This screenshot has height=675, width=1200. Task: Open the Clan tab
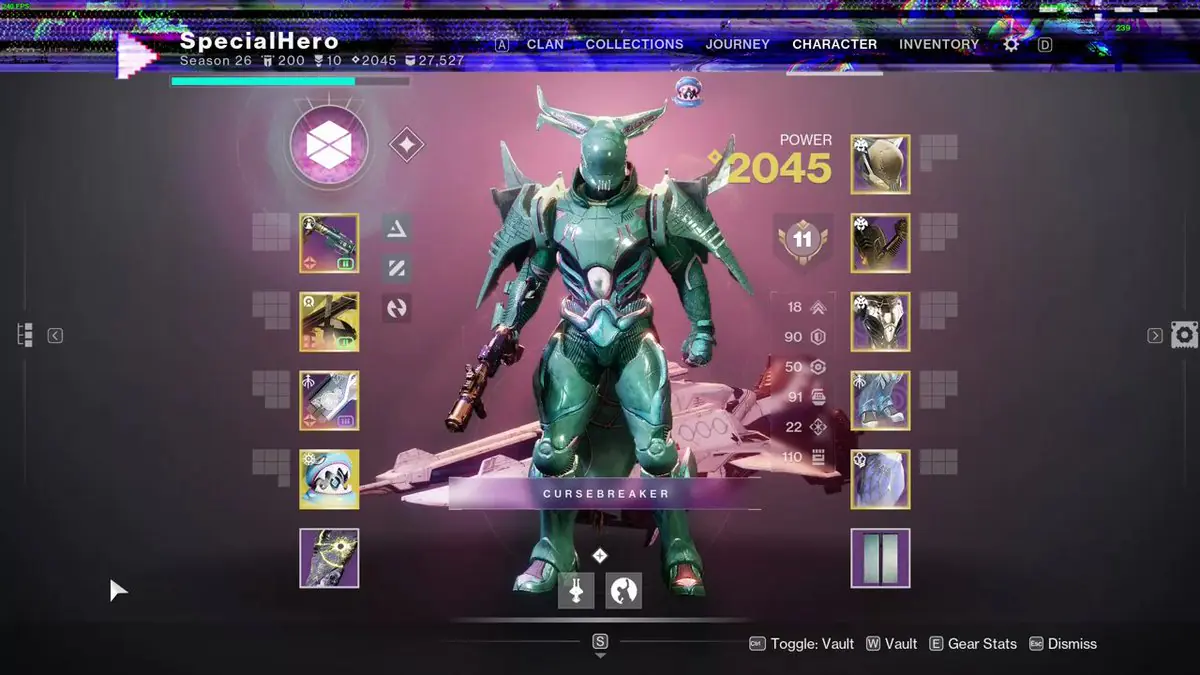545,44
